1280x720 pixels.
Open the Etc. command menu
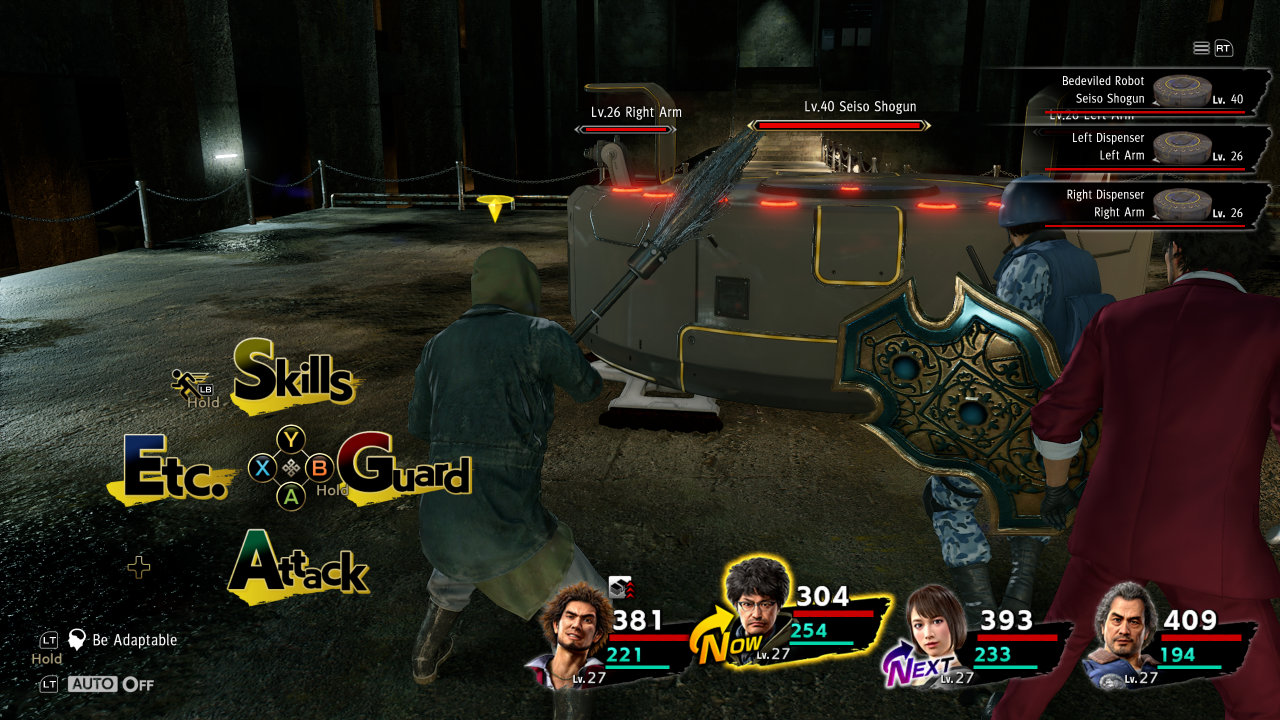point(172,468)
